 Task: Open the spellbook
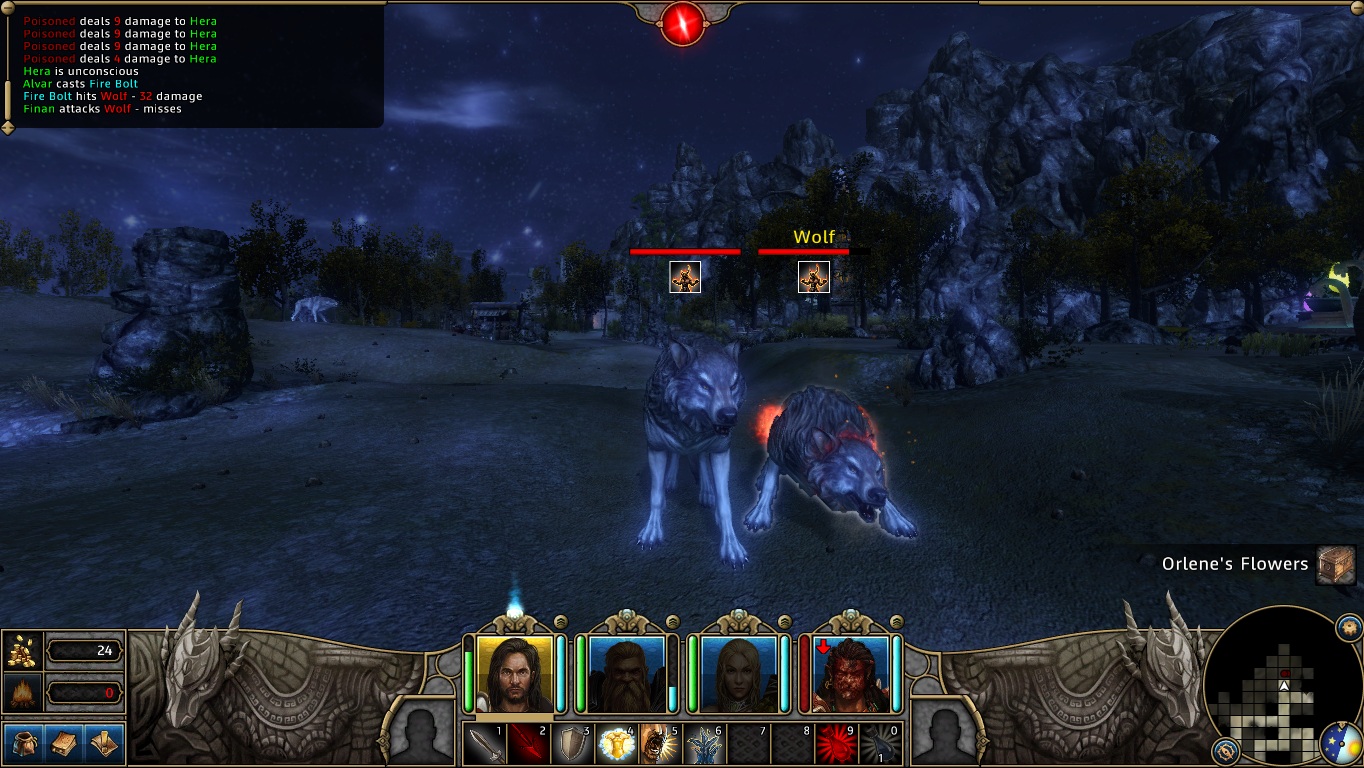point(65,743)
